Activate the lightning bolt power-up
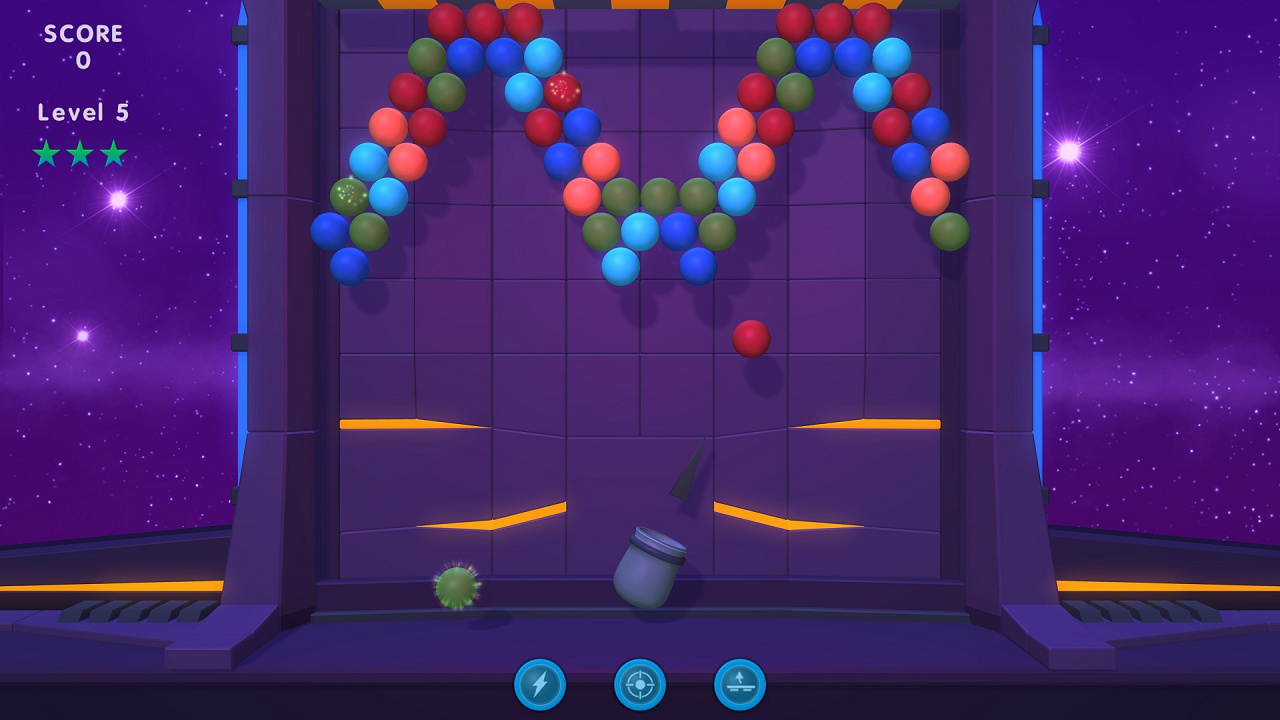Image resolution: width=1280 pixels, height=720 pixels. pyautogui.click(x=540, y=686)
